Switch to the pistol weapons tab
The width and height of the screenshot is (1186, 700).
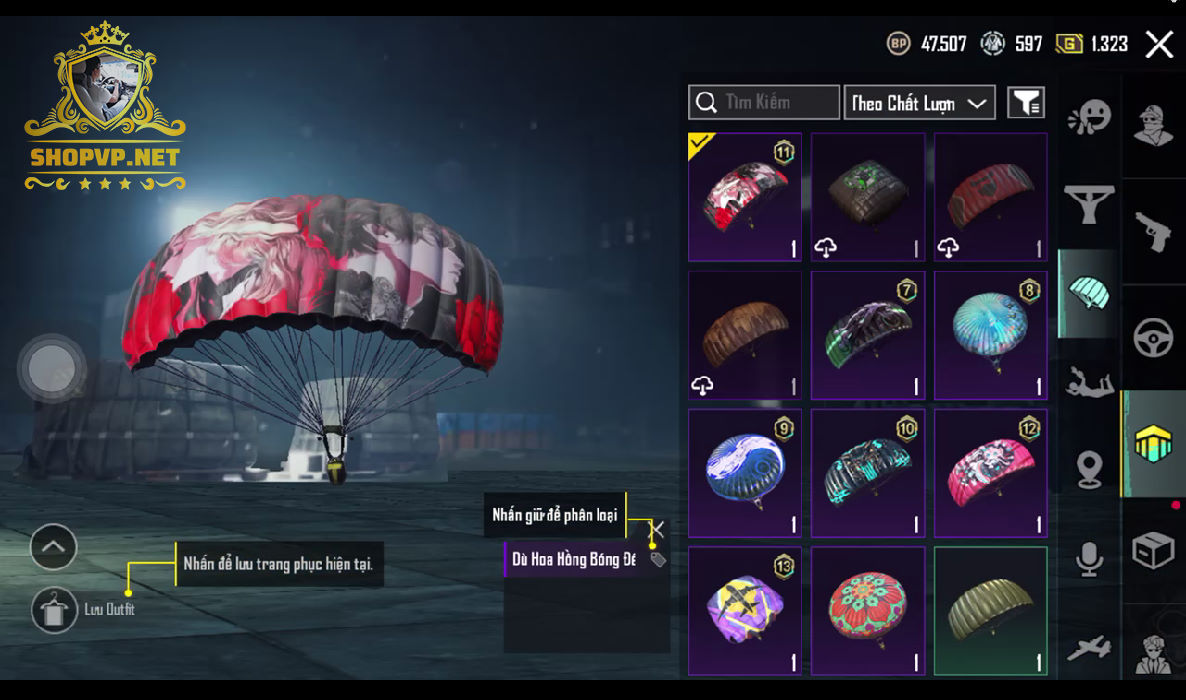coord(1153,231)
